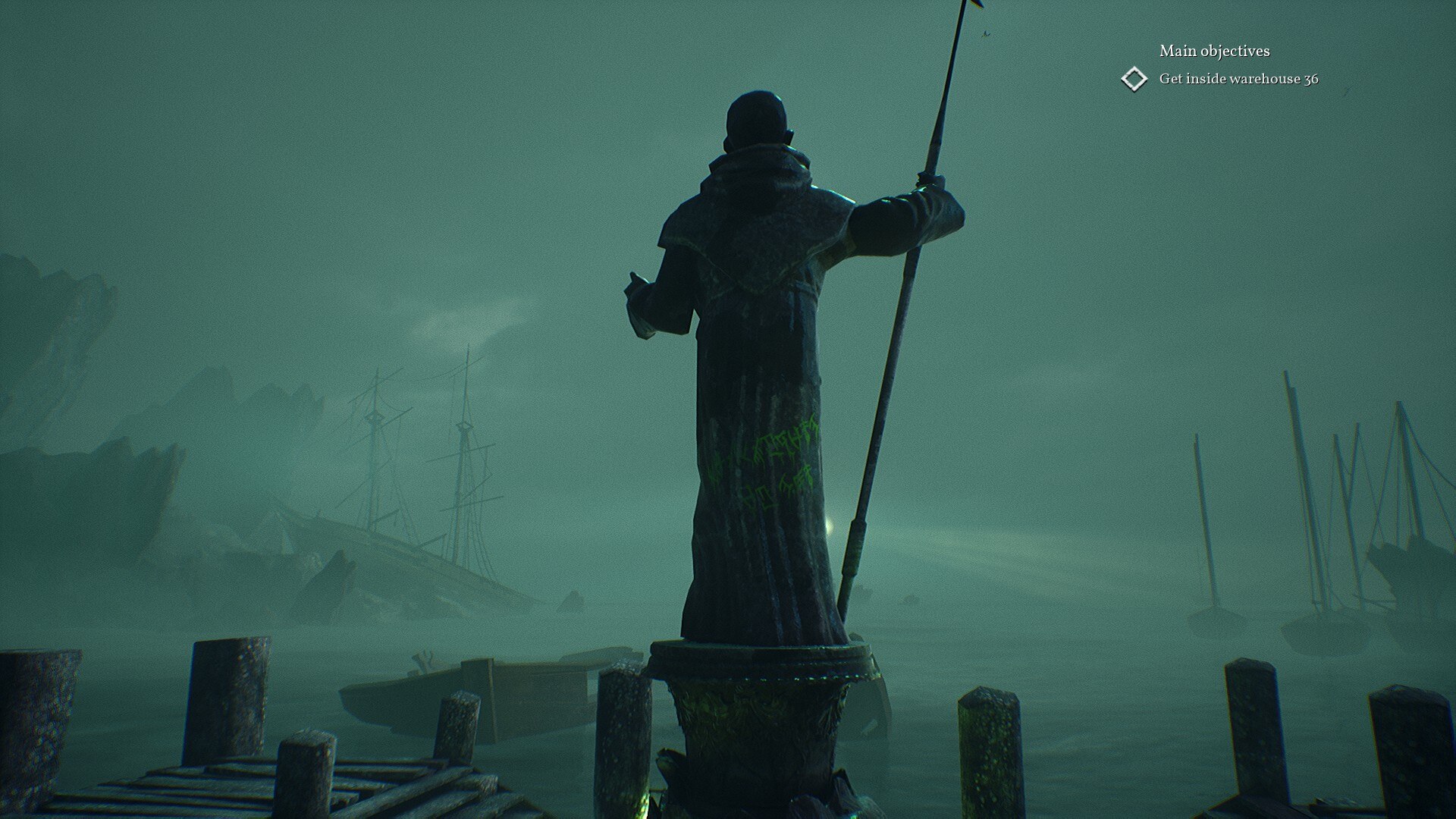Screen dimensions: 1456x819
Task: Click the 'Get inside warehouse 36' objective text
Action: (x=1239, y=77)
